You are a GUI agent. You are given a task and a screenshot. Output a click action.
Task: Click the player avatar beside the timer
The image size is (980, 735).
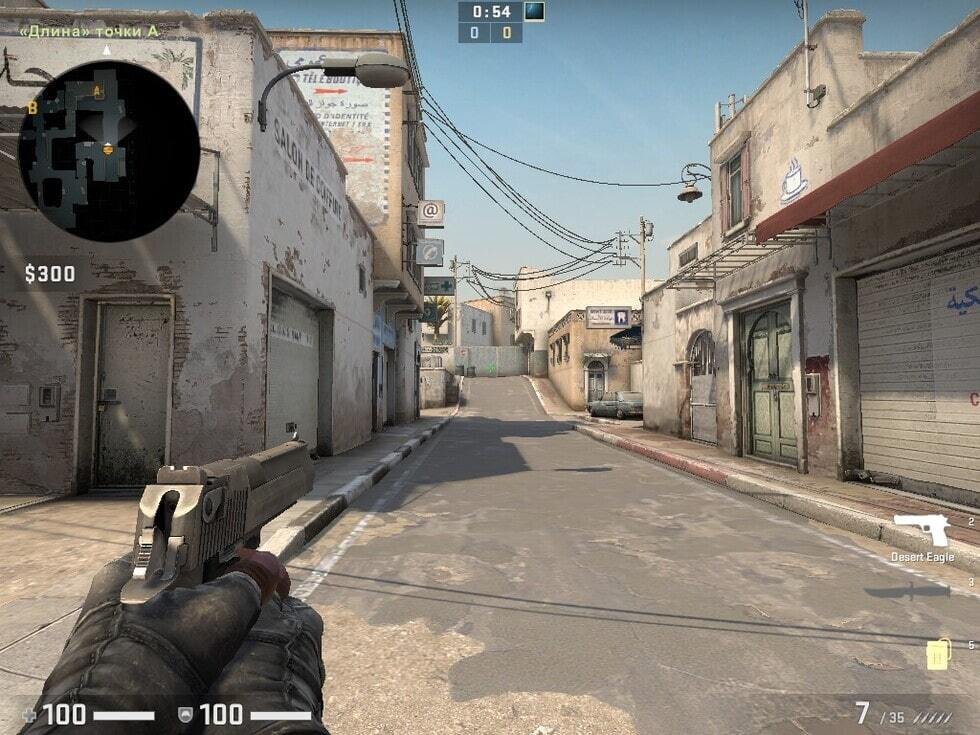[535, 12]
